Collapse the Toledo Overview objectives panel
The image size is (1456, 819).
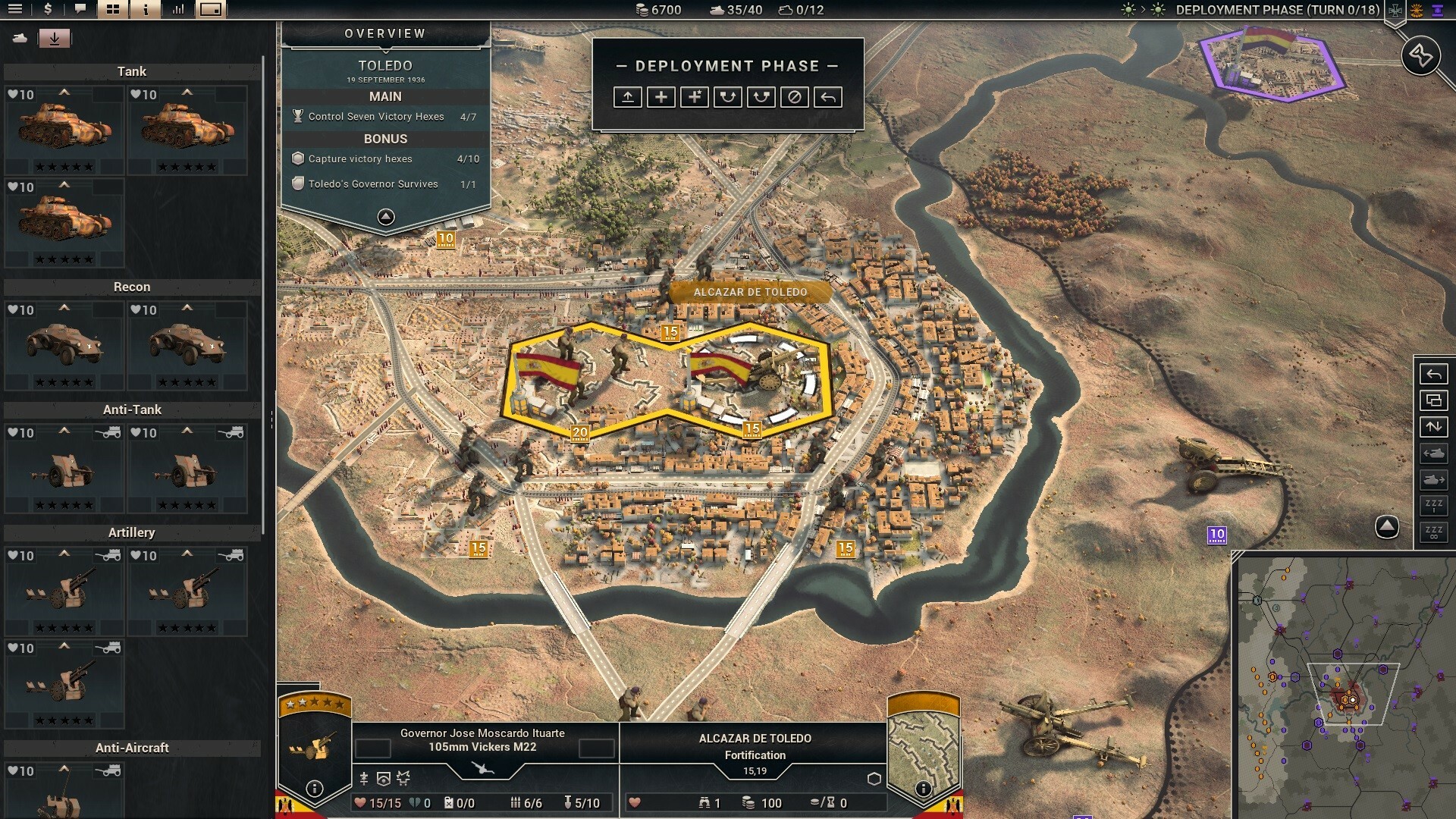(x=387, y=215)
